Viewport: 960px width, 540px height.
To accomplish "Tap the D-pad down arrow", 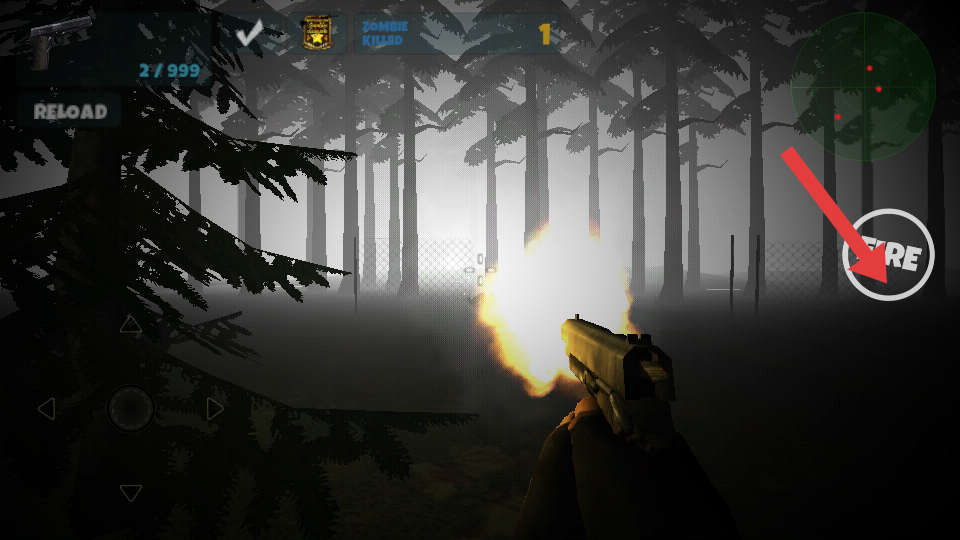I will [x=131, y=492].
